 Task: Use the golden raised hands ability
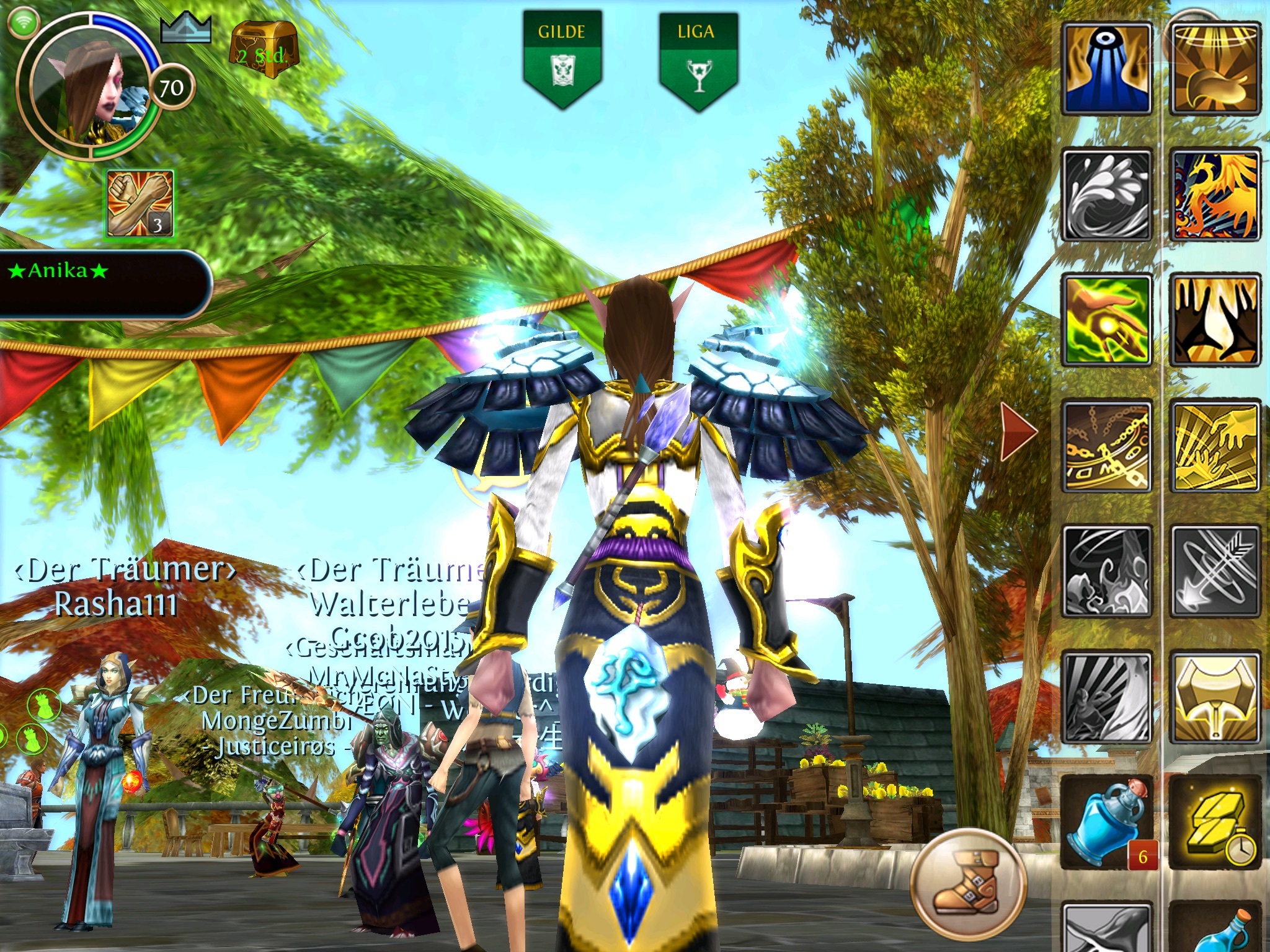coord(1215,320)
